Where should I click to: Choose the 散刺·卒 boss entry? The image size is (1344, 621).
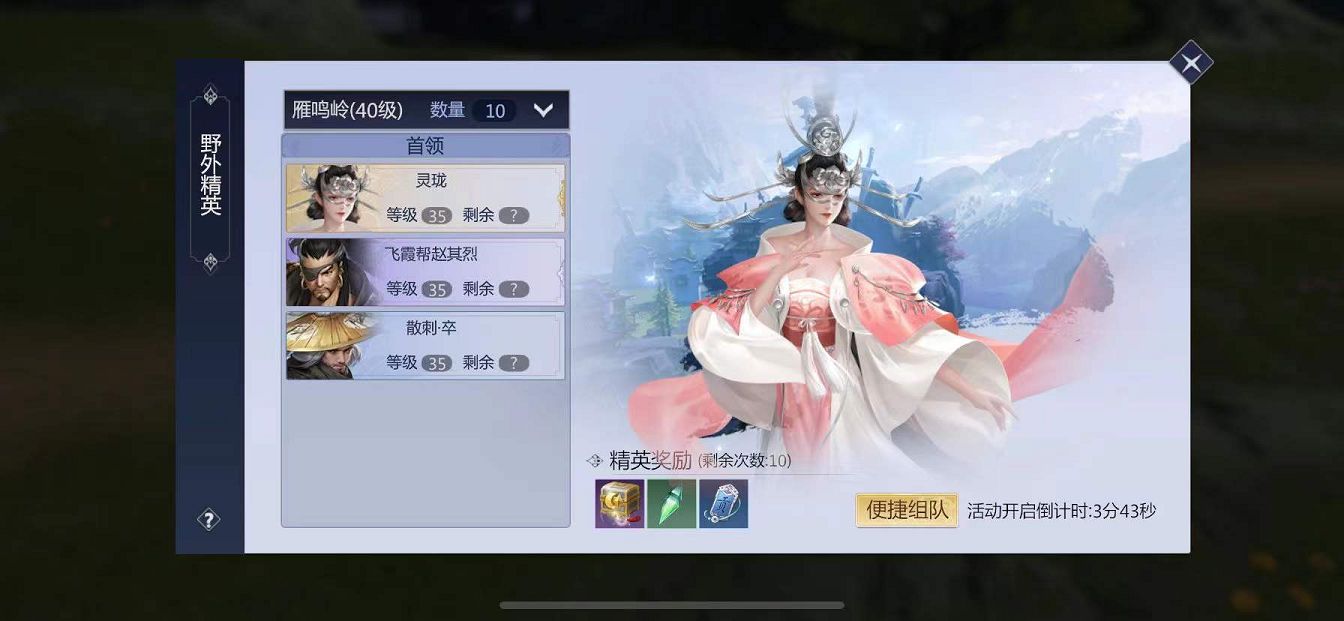click(425, 345)
